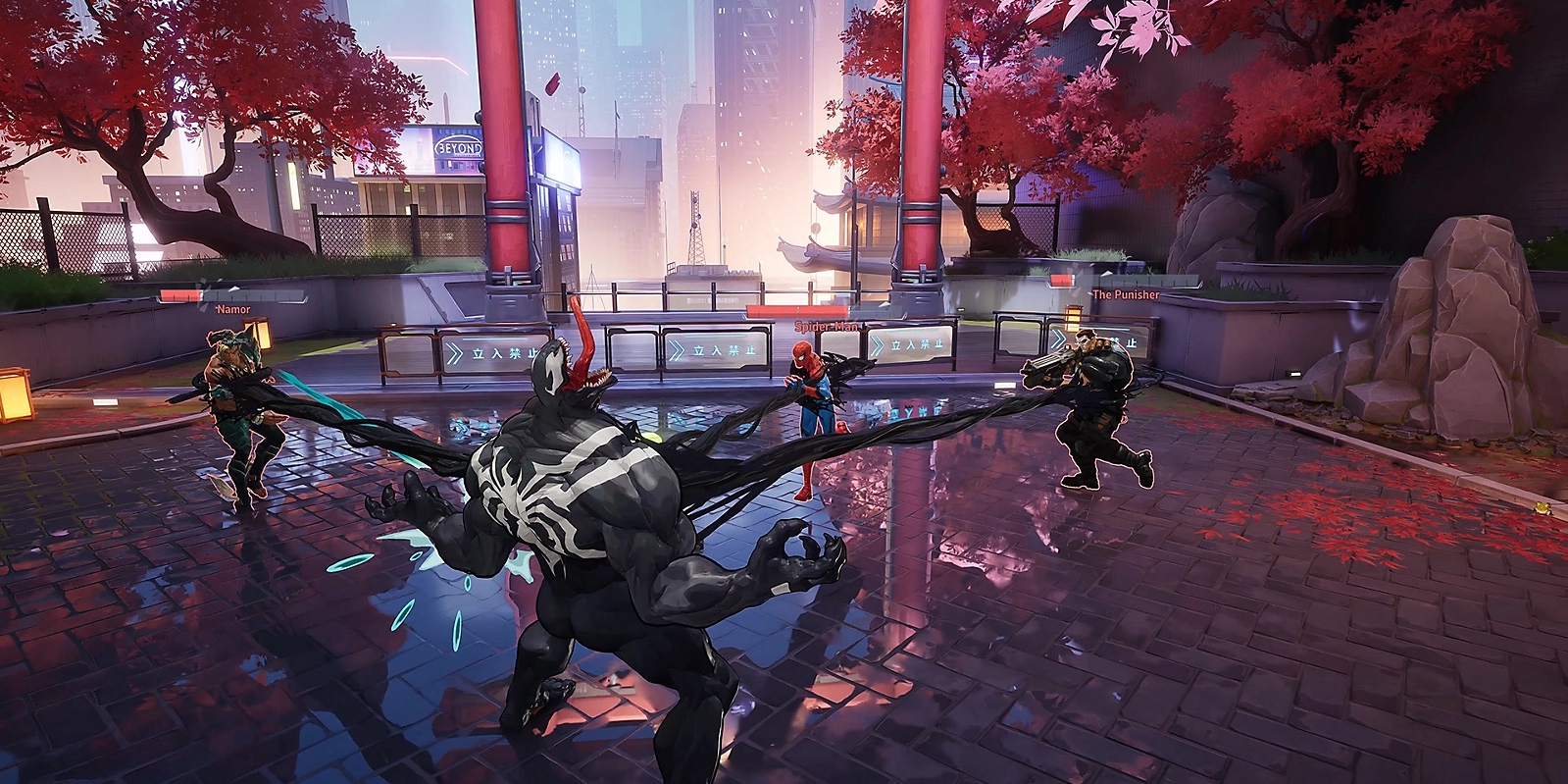Click Spider-Man's health bar above the barriers
Viewport: 1568px width, 784px height.
click(794, 309)
